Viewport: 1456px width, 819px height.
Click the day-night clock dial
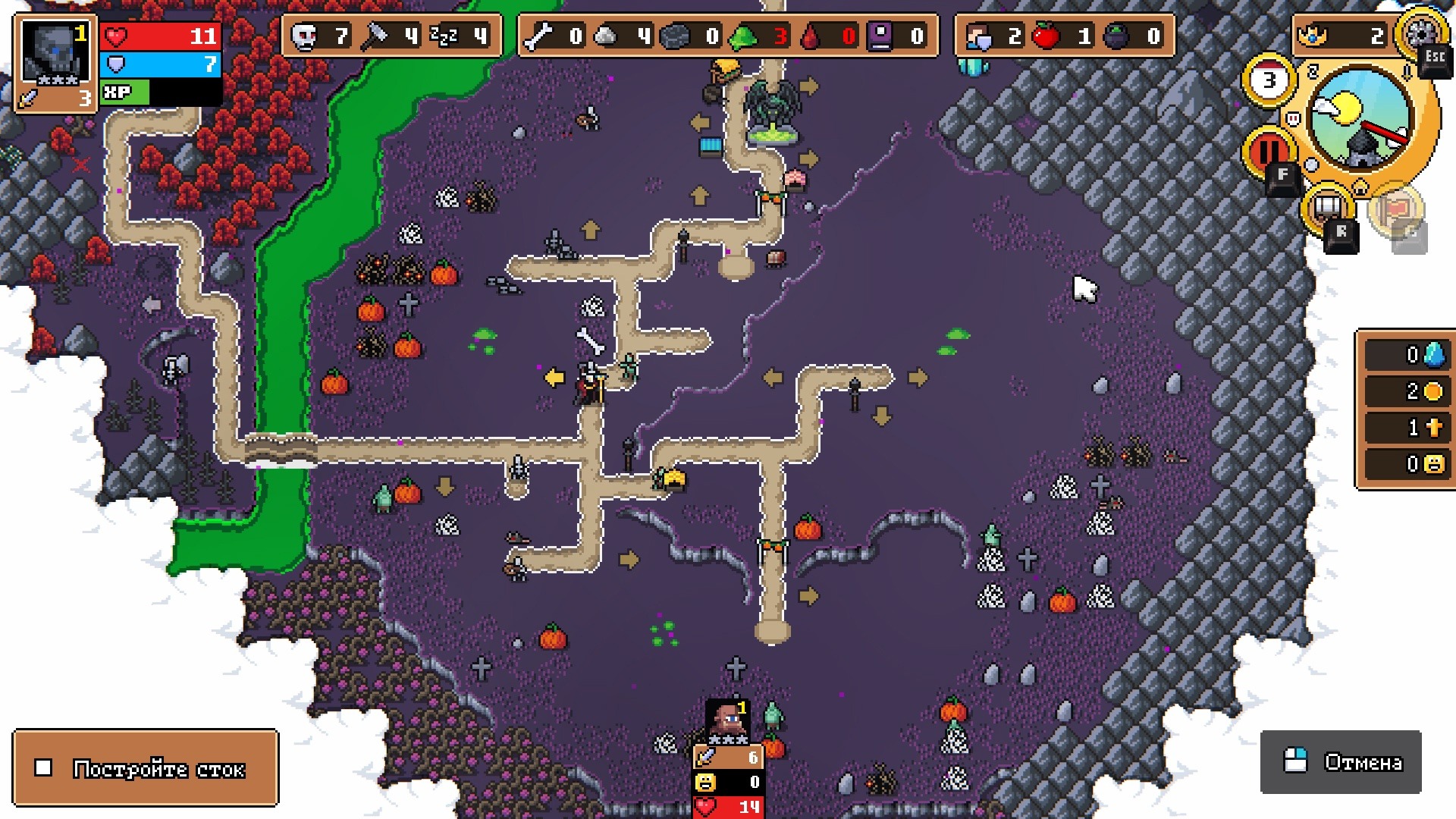pos(1361,118)
